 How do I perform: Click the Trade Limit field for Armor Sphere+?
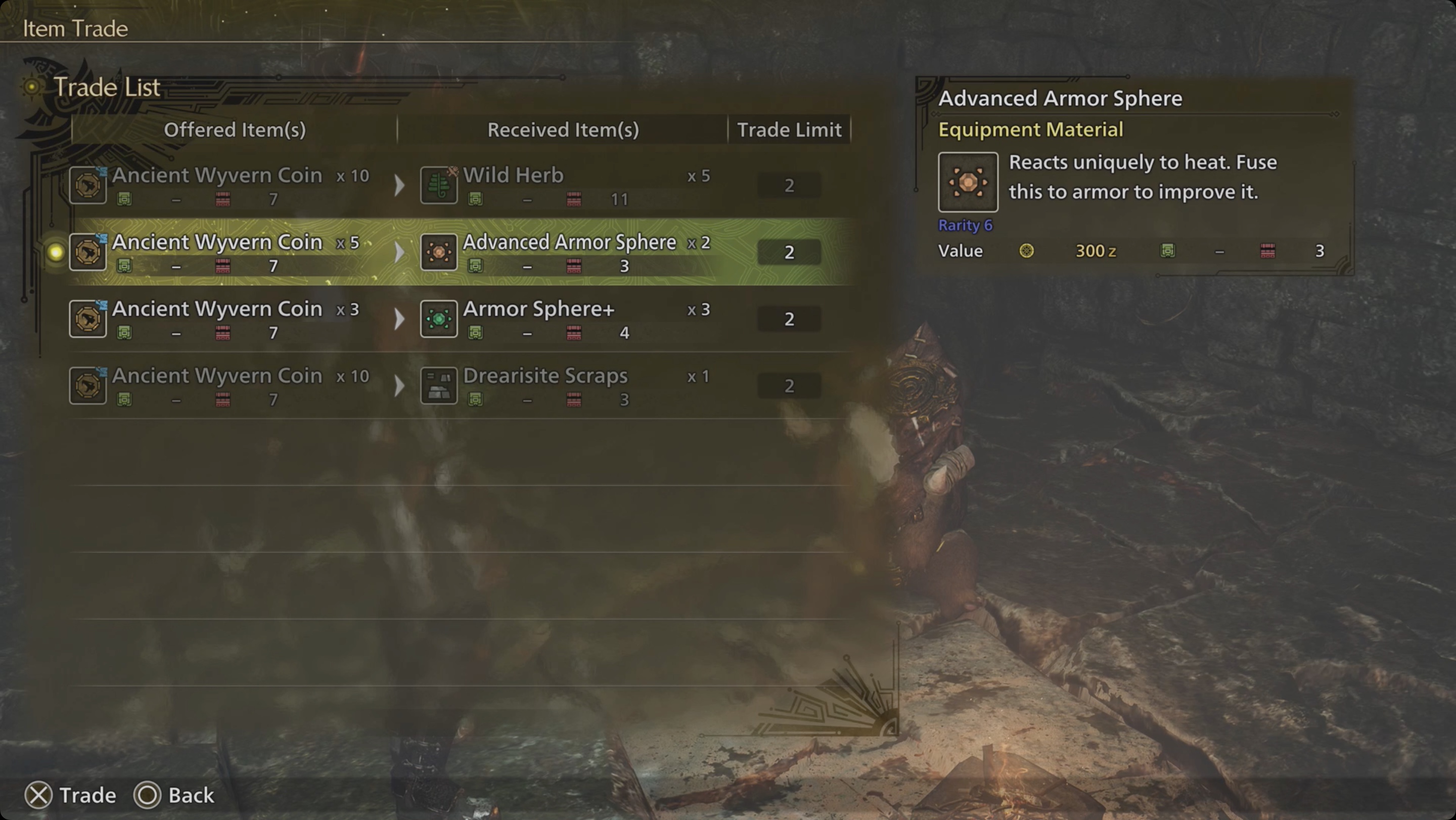[789, 318]
